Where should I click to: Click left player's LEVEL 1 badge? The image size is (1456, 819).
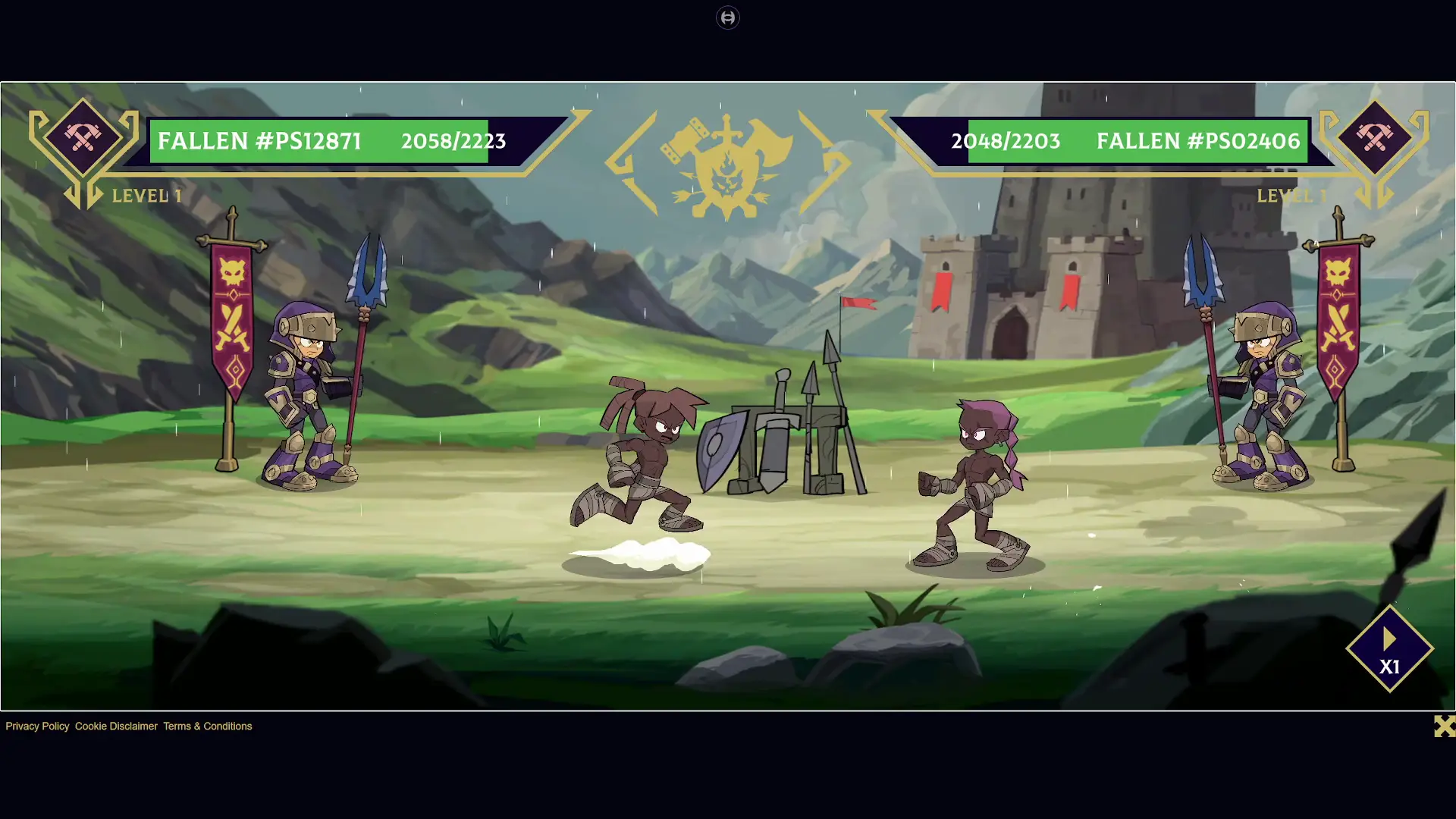pos(146,196)
